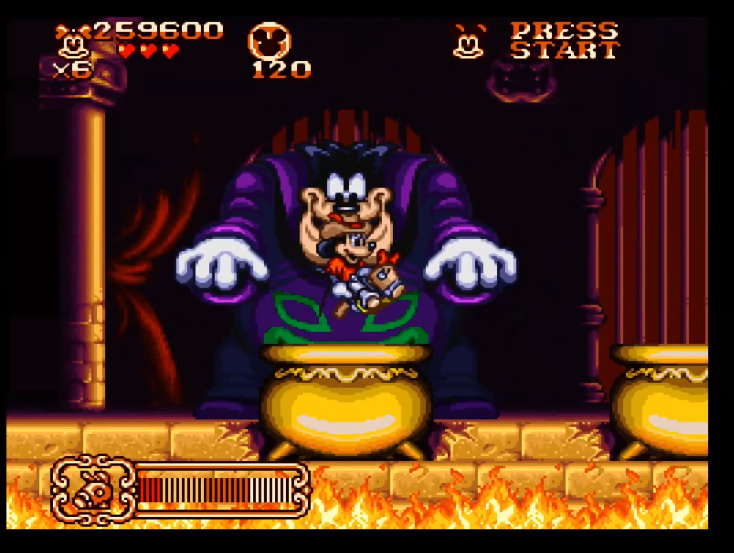734x553 pixels.
Task: Select the boss portrait emblem
Action: 92,488
